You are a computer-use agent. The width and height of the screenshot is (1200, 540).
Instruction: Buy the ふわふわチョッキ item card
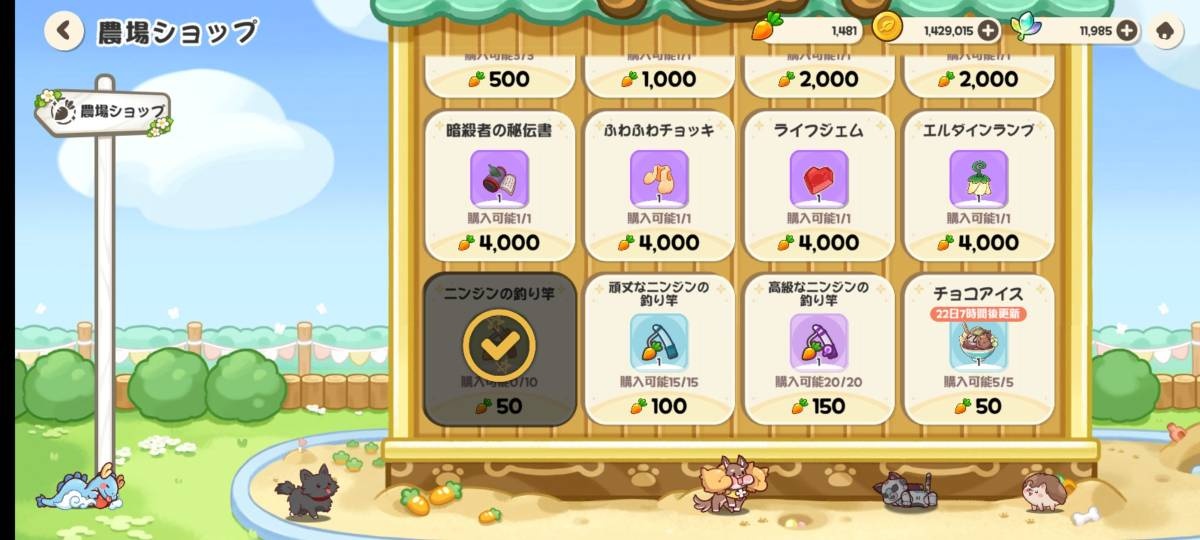(659, 186)
